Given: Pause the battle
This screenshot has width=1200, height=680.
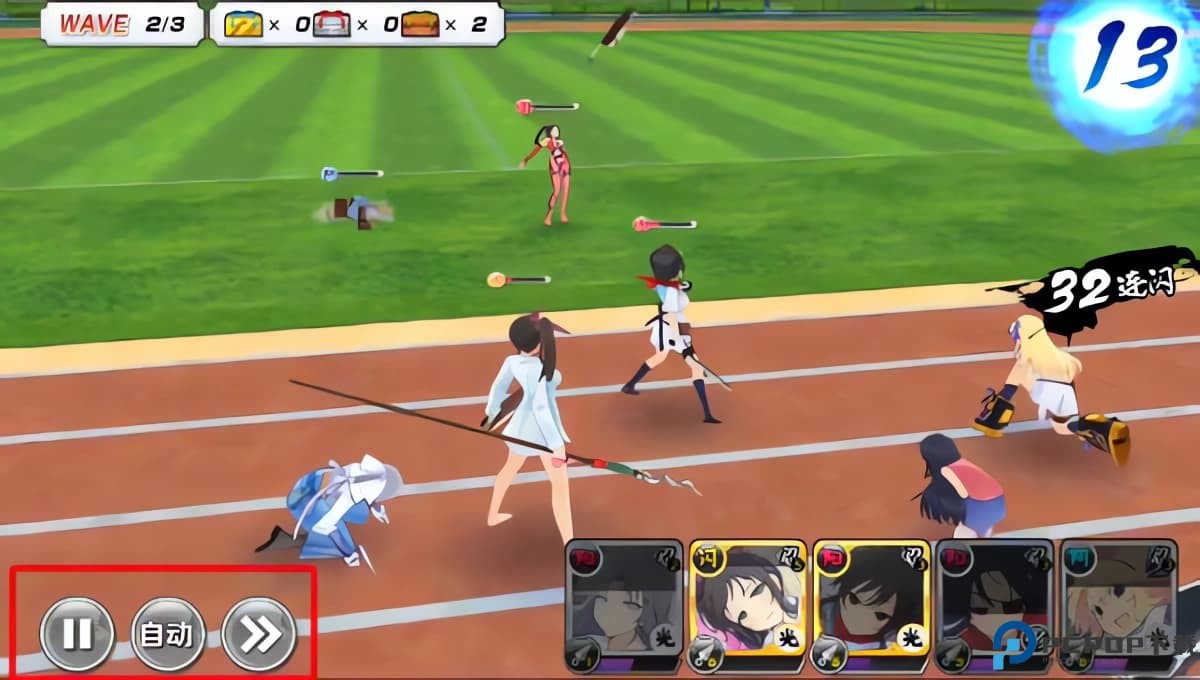Looking at the screenshot, I should (77, 634).
